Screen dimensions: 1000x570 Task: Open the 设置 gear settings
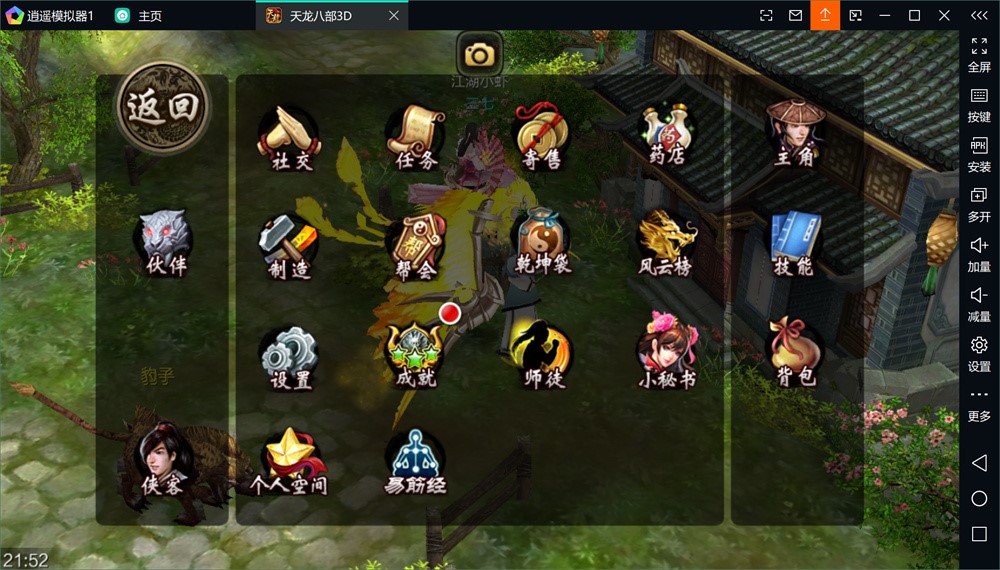point(290,357)
